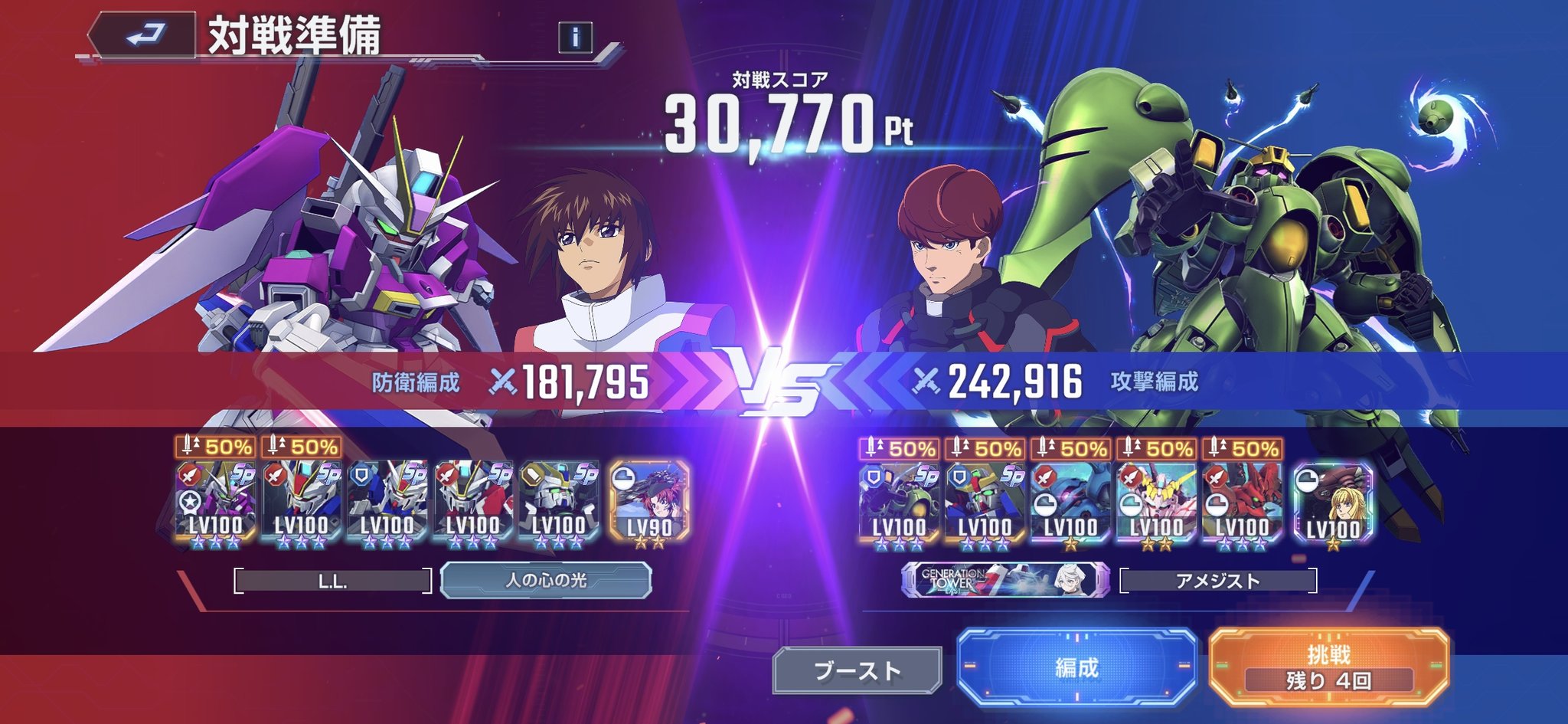Image resolution: width=1568 pixels, height=724 pixels.
Task: Tap the アメジスト player name plate
Action: (1217, 581)
